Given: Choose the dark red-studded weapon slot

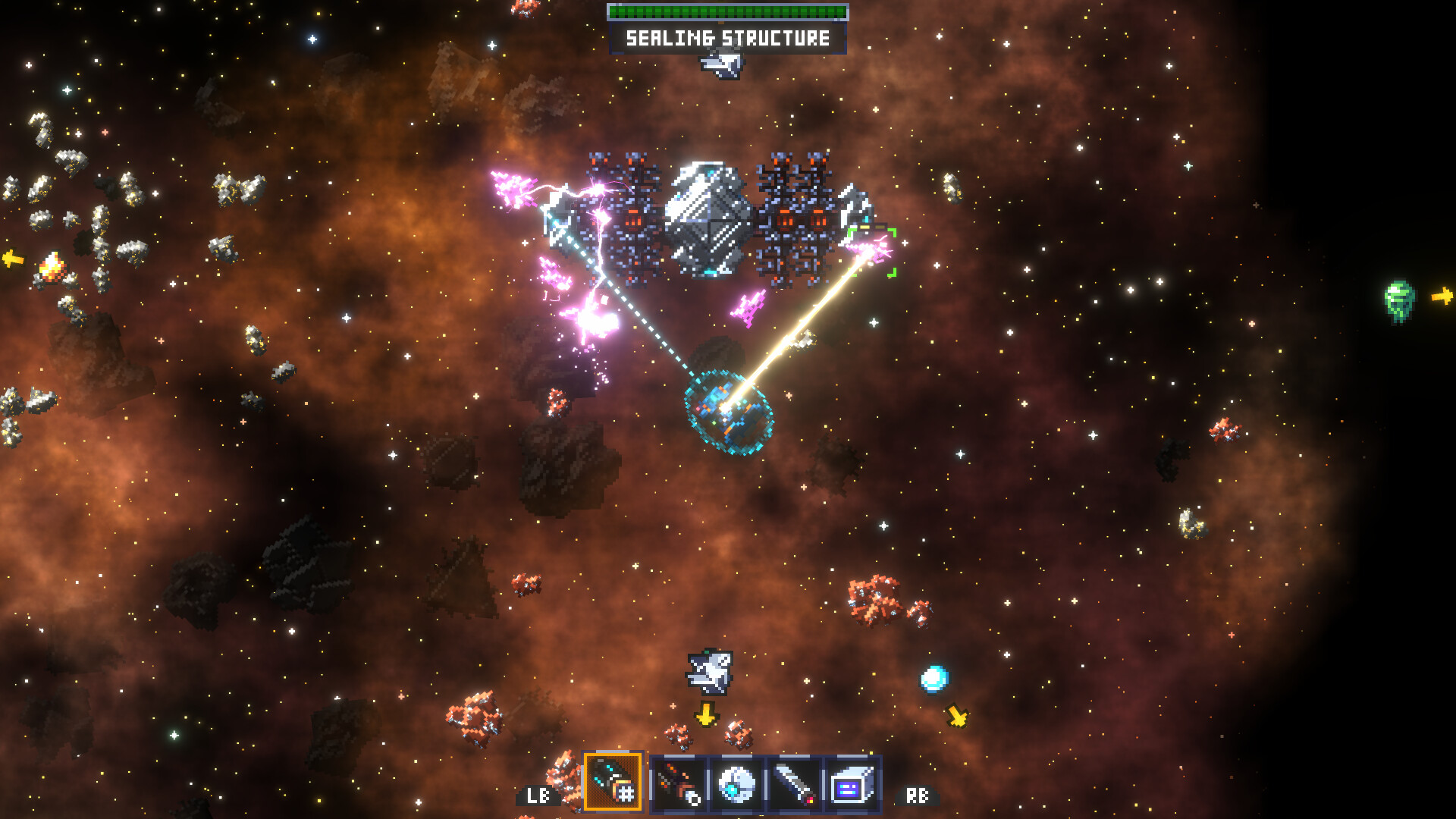Looking at the screenshot, I should tap(679, 784).
